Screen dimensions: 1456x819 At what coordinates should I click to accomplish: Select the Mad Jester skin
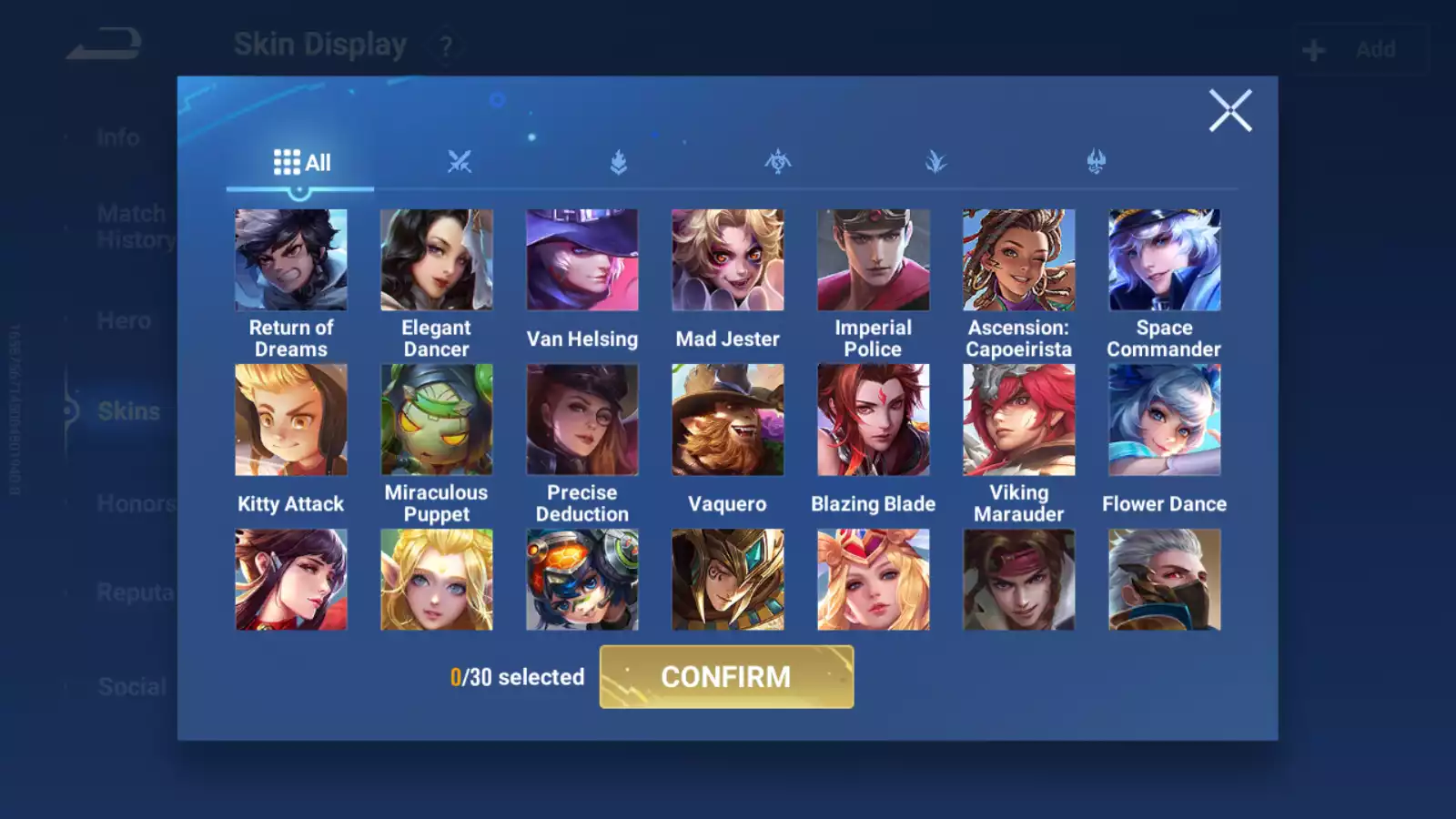click(x=727, y=259)
